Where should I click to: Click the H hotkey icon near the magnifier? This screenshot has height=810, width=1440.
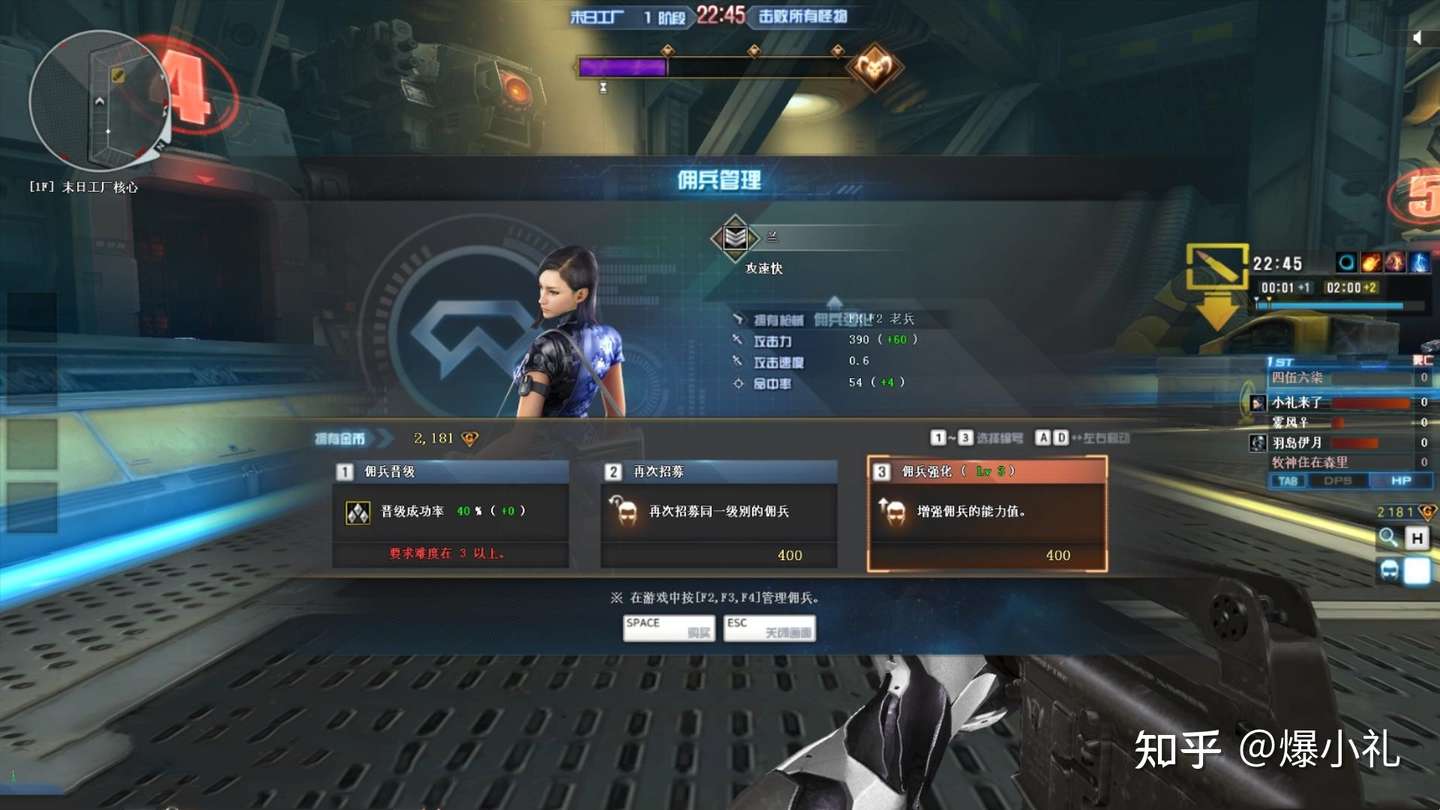tap(1417, 538)
